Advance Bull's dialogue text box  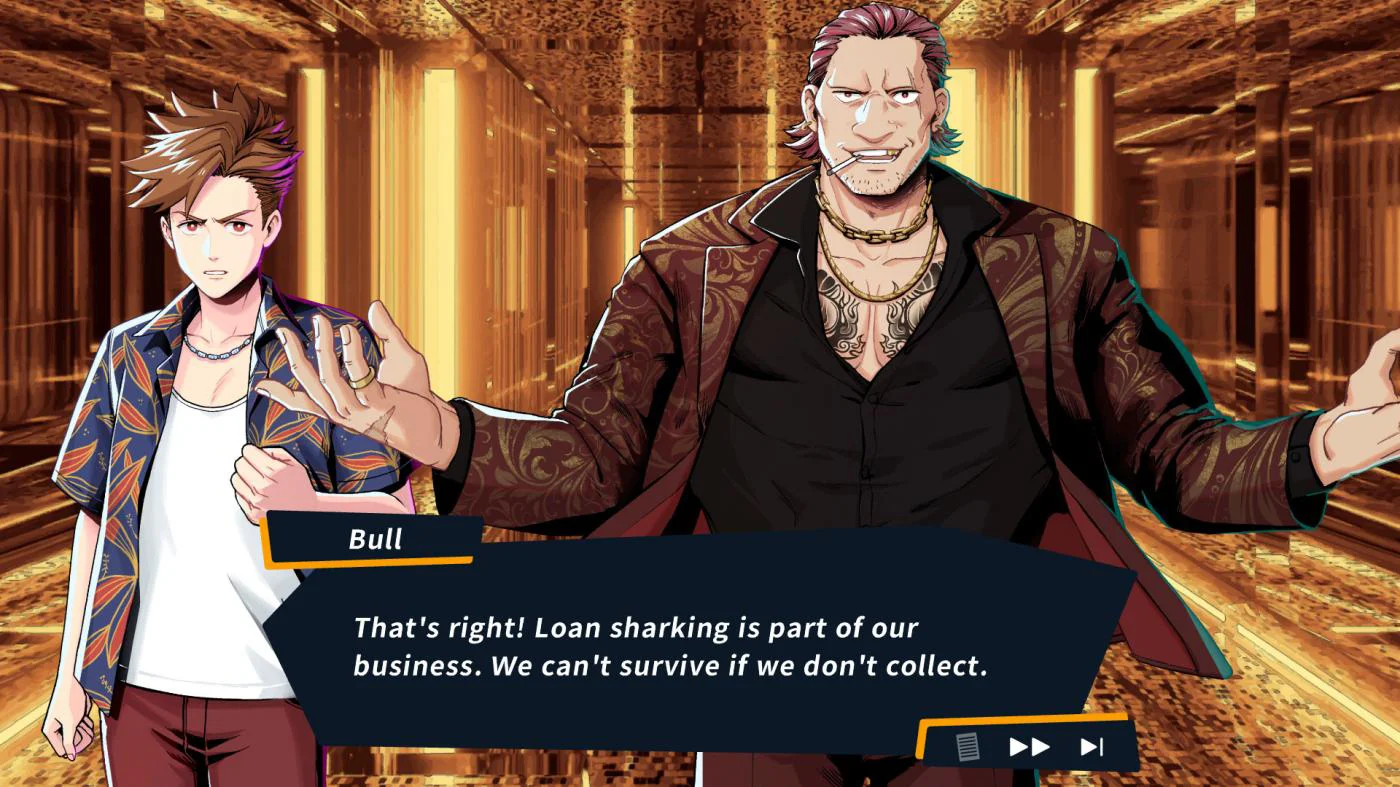670,646
